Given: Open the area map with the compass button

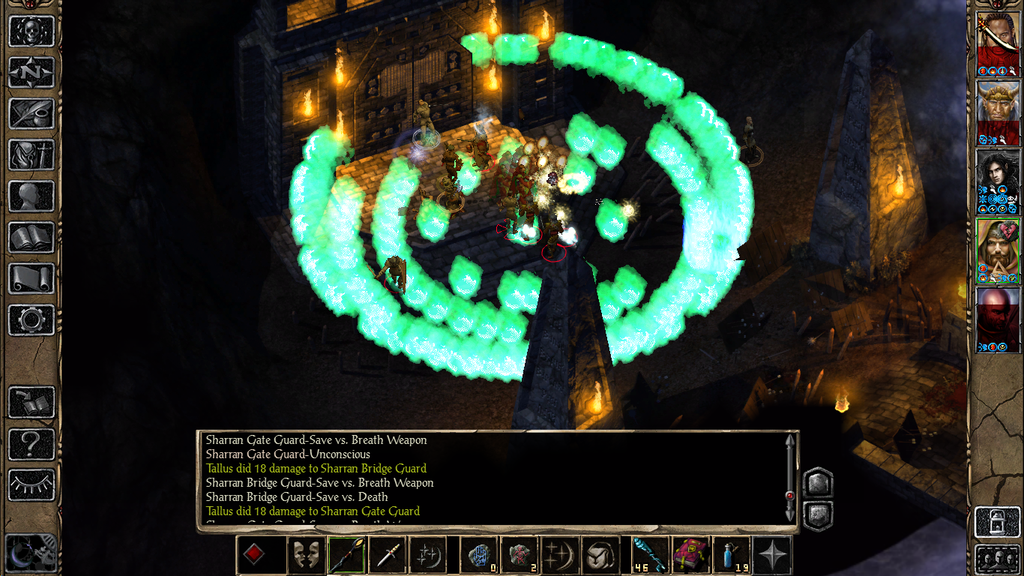Looking at the screenshot, I should [x=31, y=72].
